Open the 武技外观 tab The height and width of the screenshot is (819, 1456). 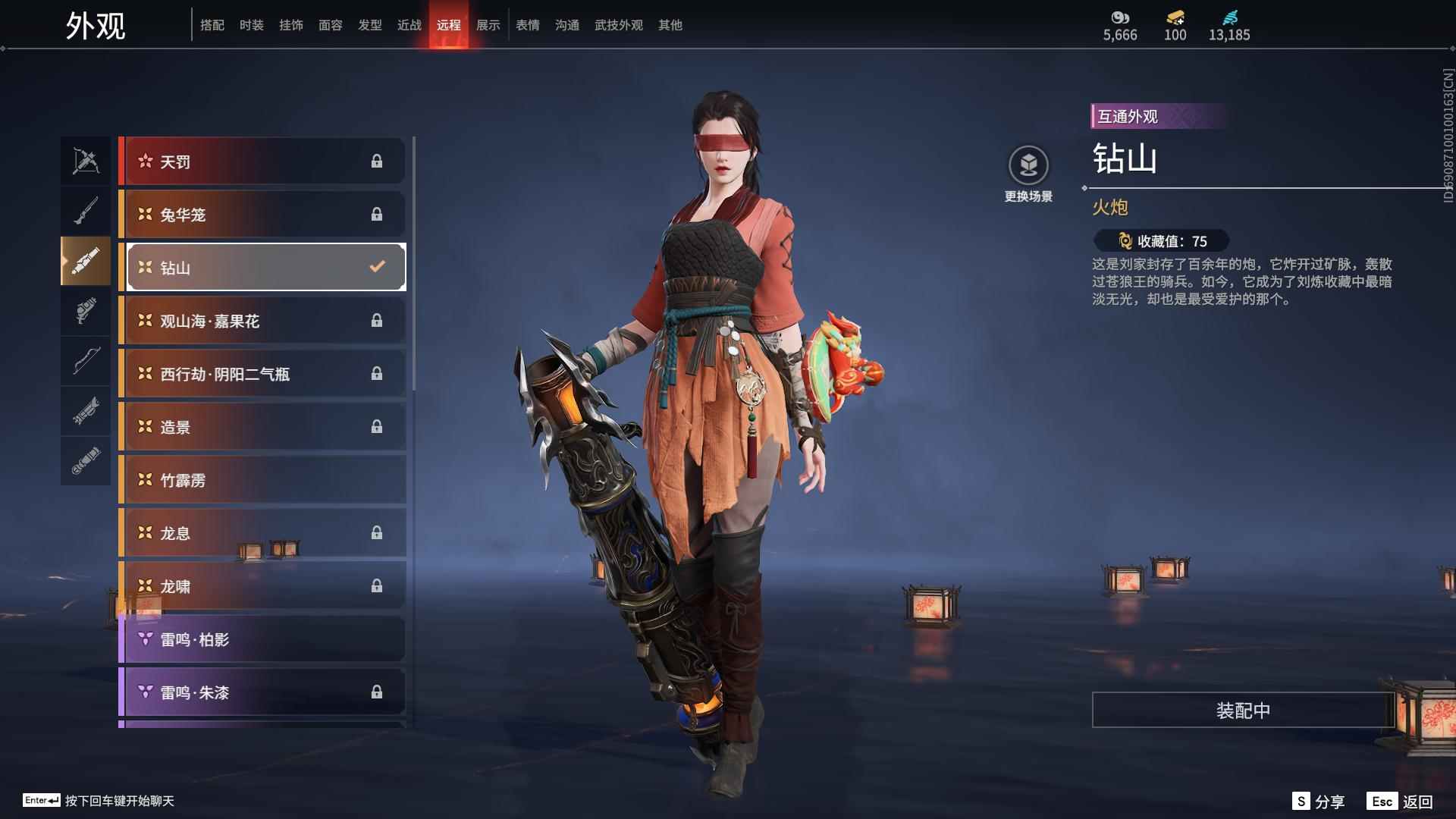[x=618, y=25]
